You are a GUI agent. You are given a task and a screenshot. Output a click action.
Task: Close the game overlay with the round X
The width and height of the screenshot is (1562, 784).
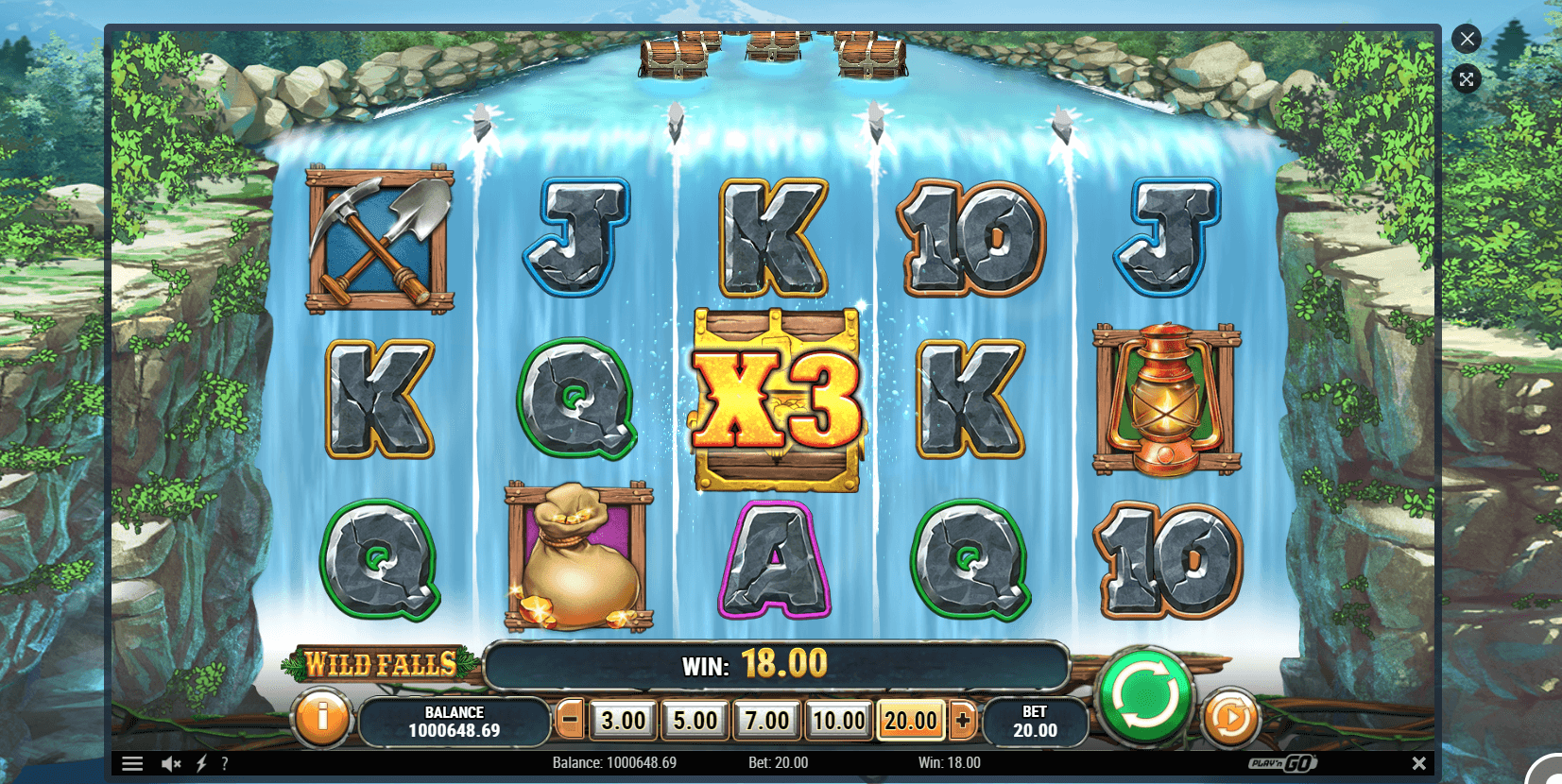(1467, 39)
